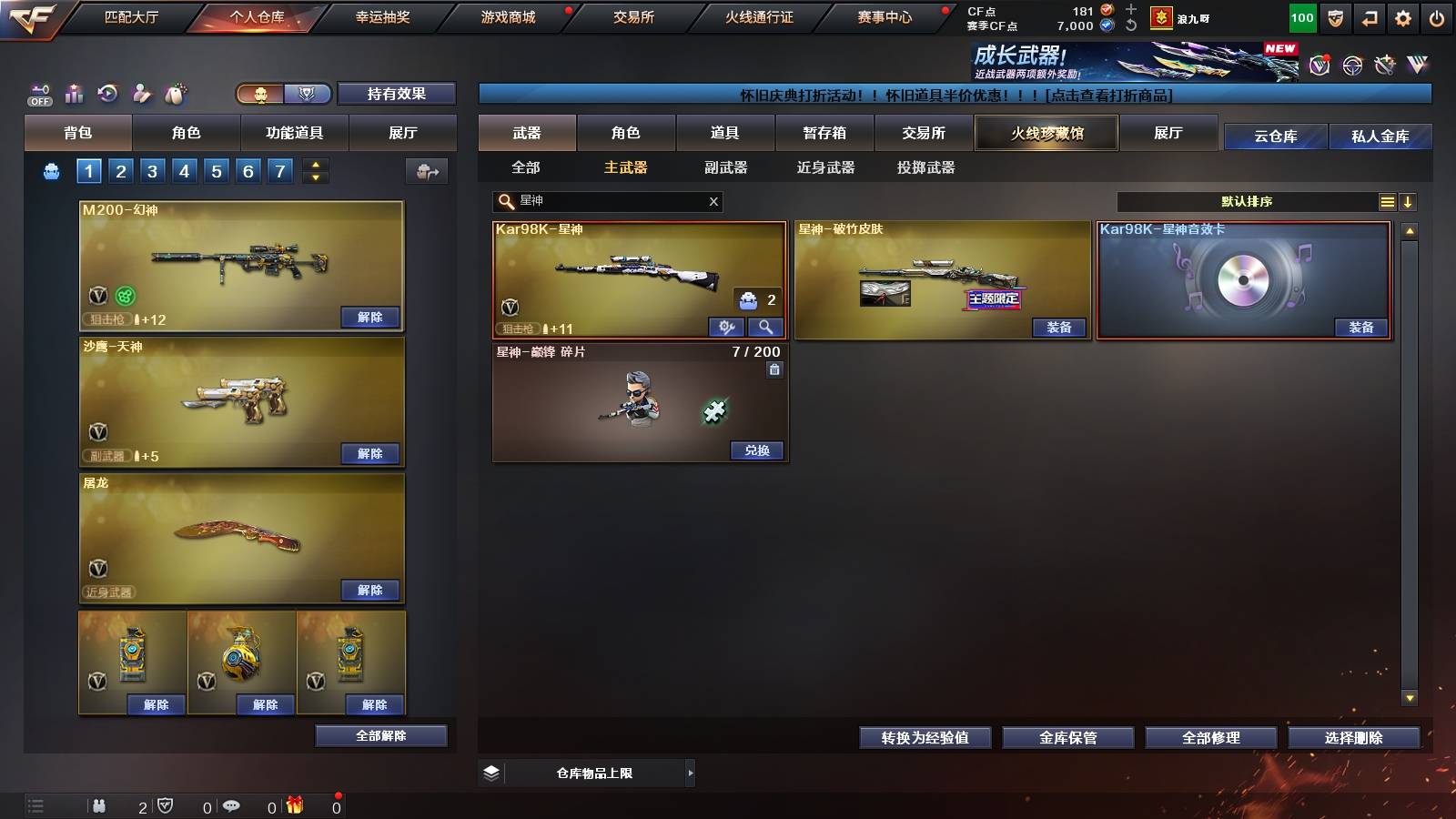The image size is (1456, 819).
Task: Open the magnifier inspect icon on Kar98K-星神 card
Action: pos(764,326)
